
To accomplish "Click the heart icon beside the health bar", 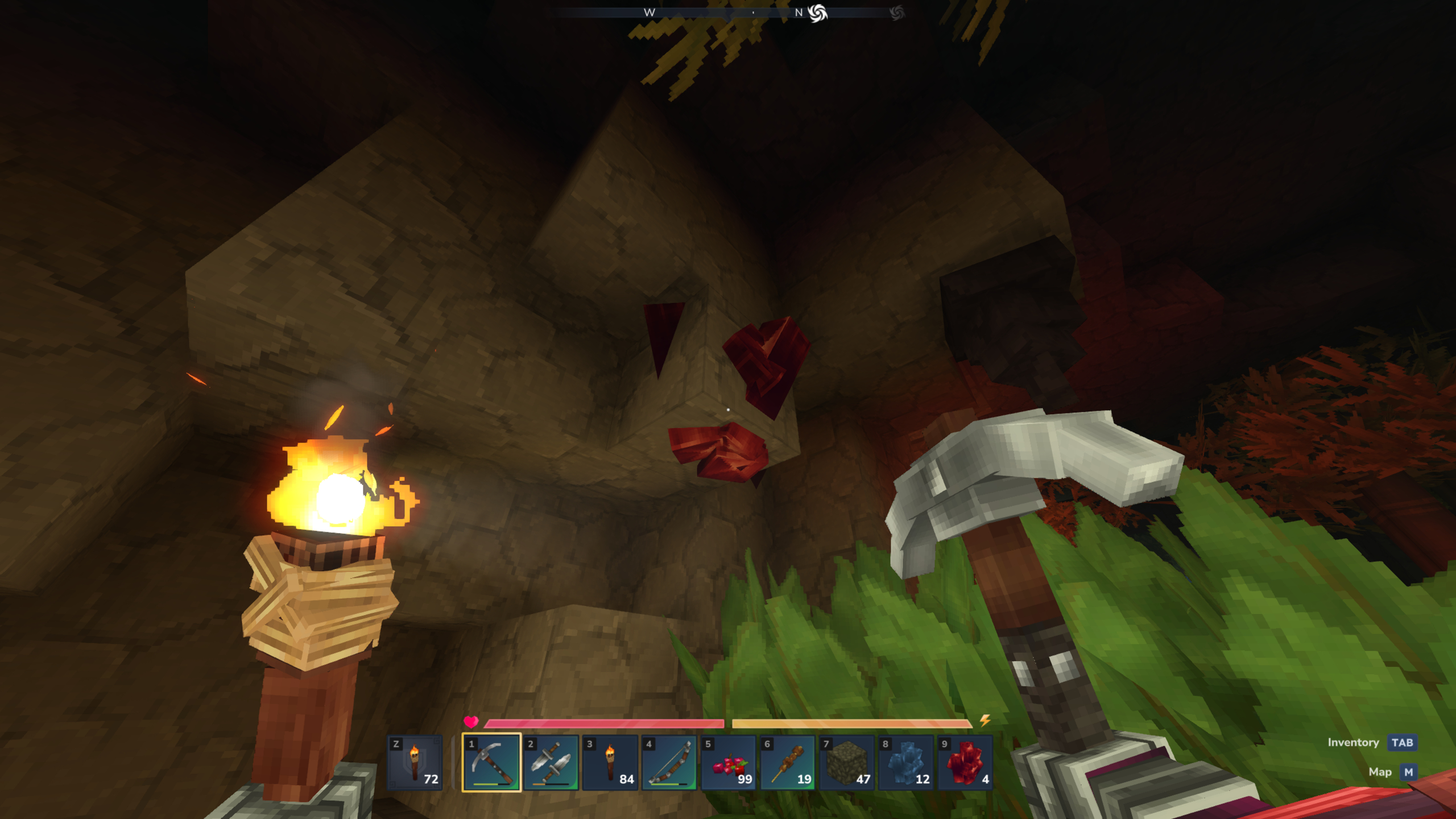I will click(472, 723).
